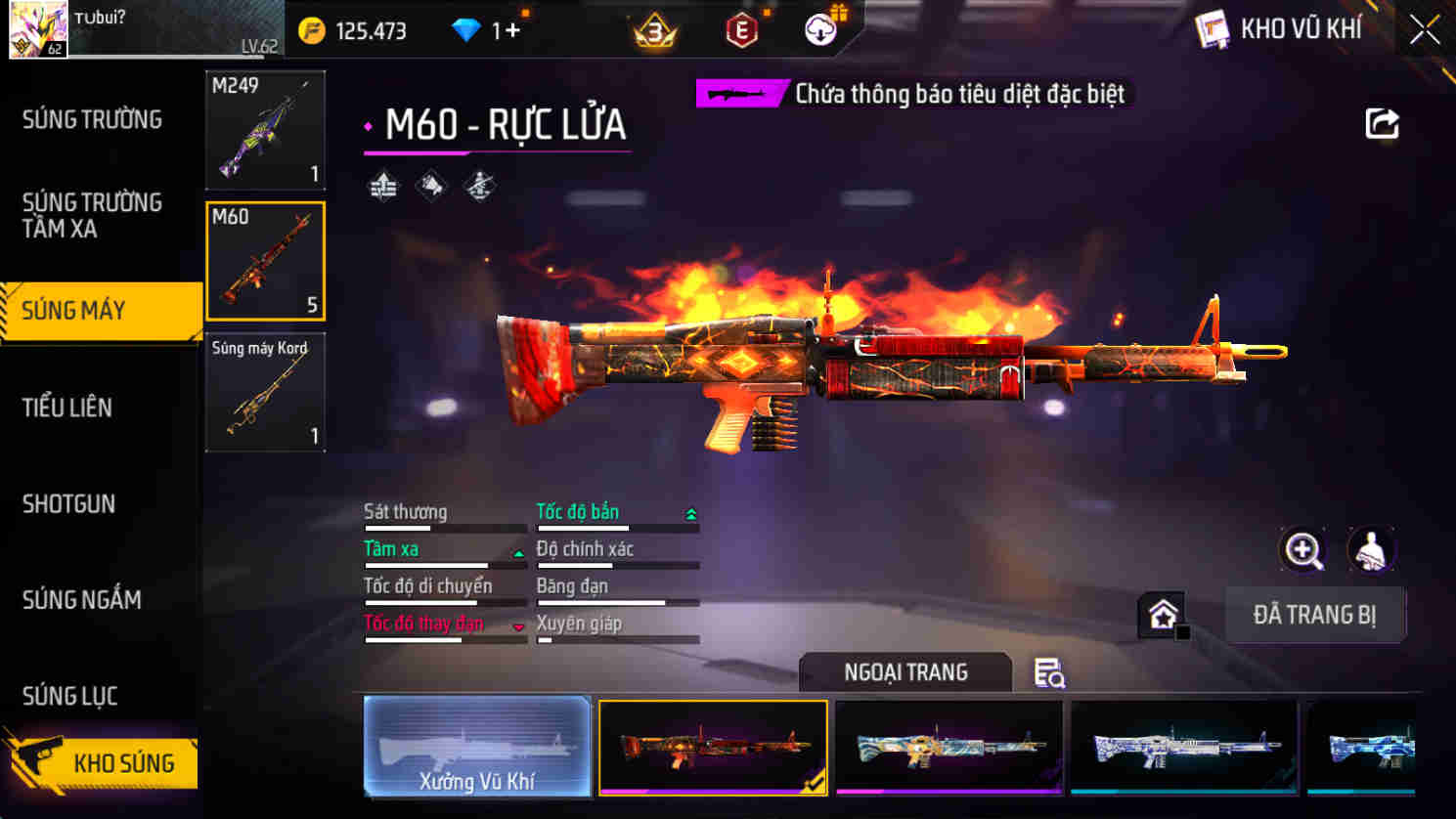The width and height of the screenshot is (1456, 819).
Task: Open the character weapon preview icon
Action: [1372, 549]
